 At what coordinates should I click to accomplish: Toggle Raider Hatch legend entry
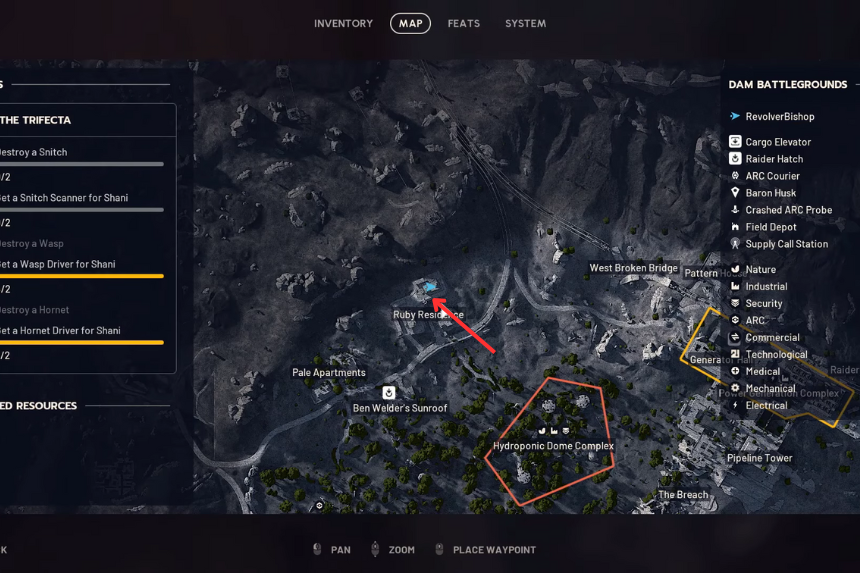point(774,159)
